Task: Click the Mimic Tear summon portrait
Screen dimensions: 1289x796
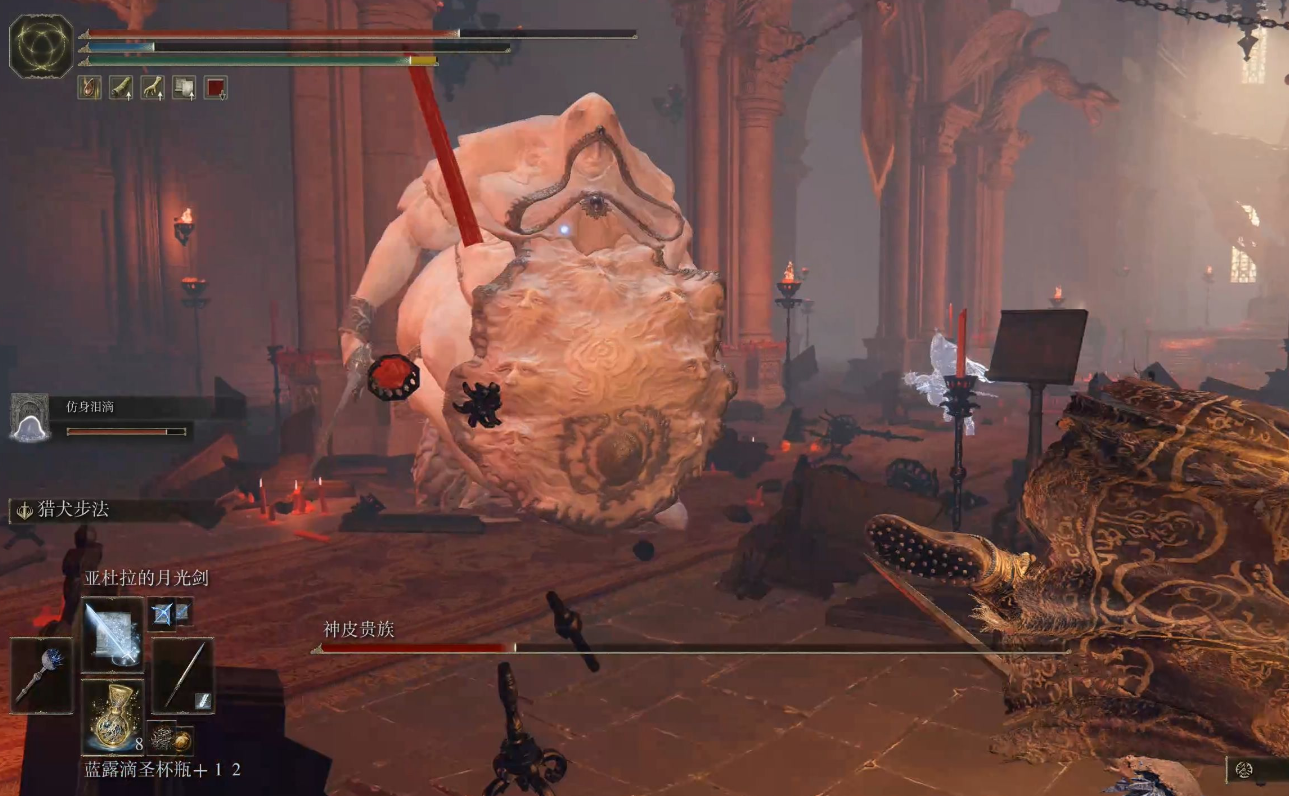Action: point(29,417)
